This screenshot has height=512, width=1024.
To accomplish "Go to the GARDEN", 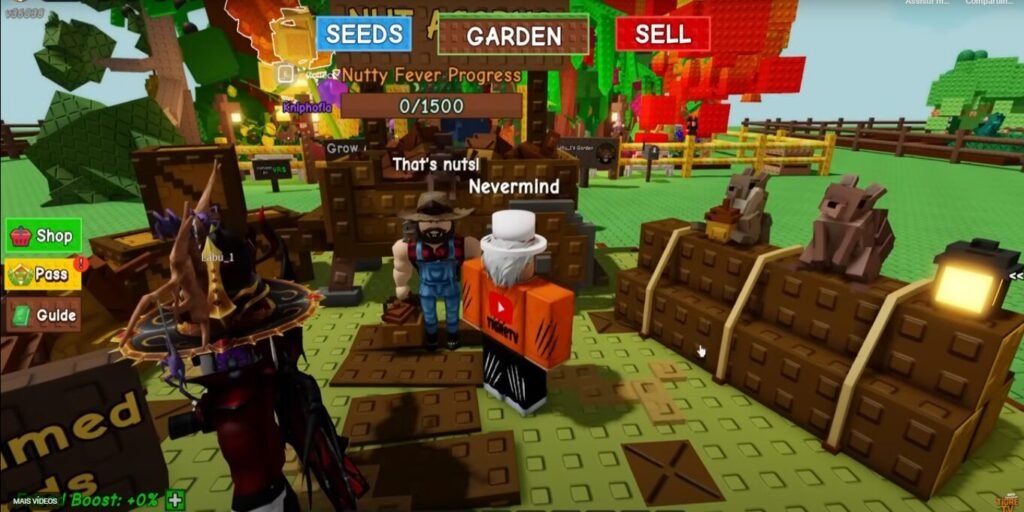I will tap(513, 36).
